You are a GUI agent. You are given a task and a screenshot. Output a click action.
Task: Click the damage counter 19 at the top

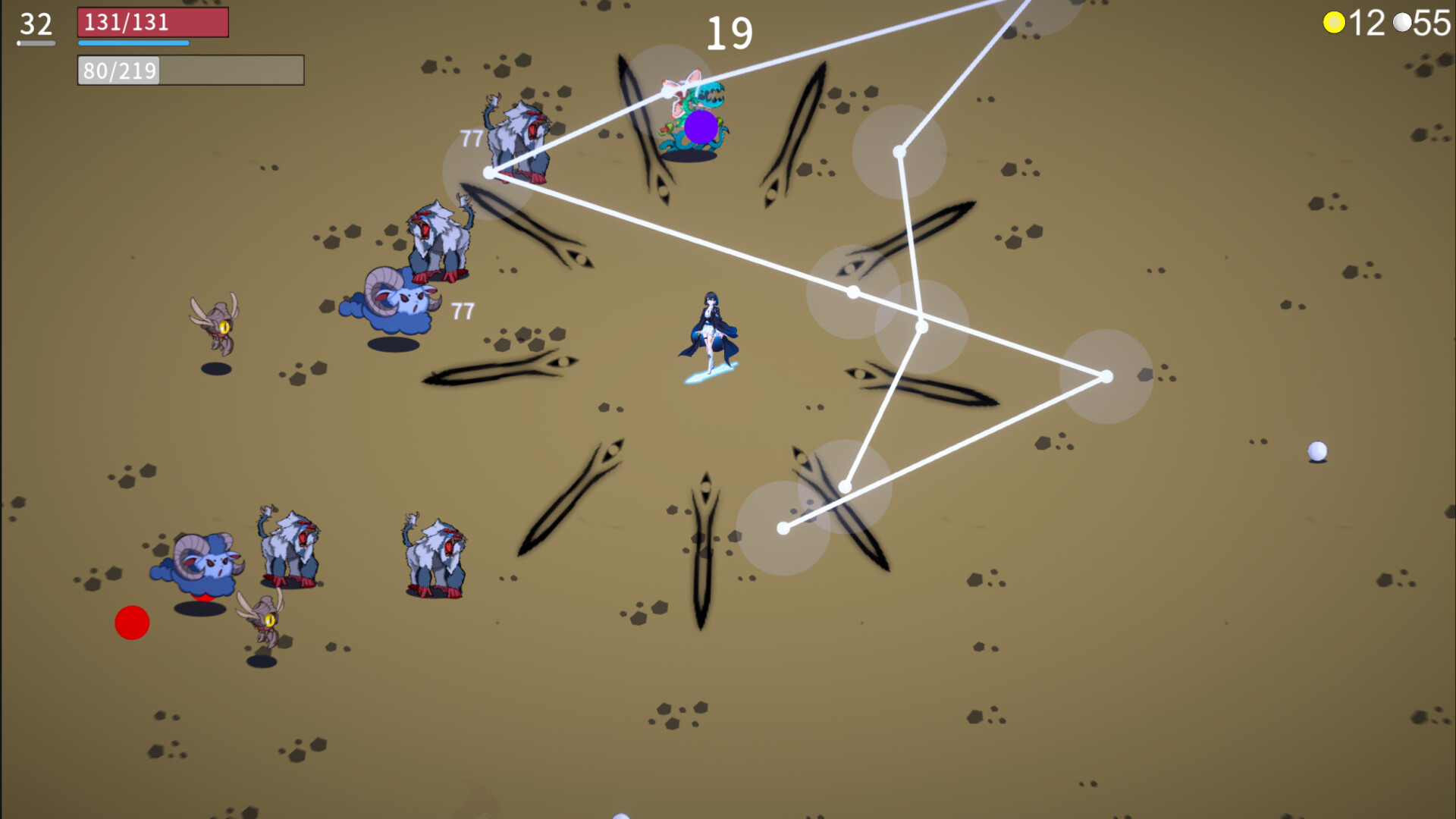[732, 33]
